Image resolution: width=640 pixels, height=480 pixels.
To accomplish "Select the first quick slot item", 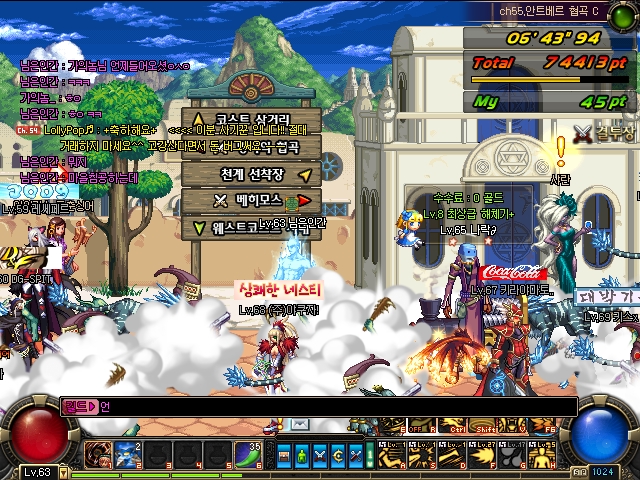I will (97, 454).
